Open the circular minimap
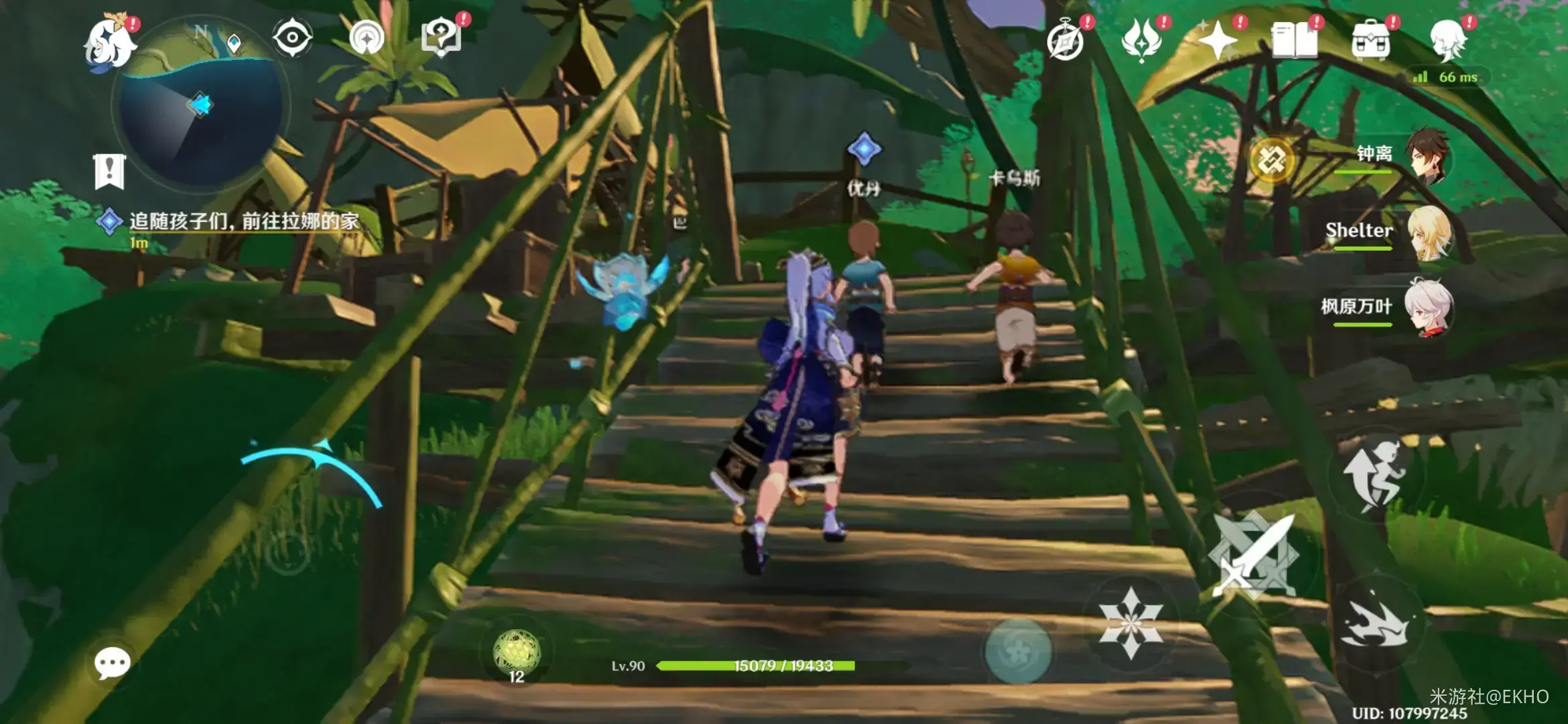 click(200, 107)
